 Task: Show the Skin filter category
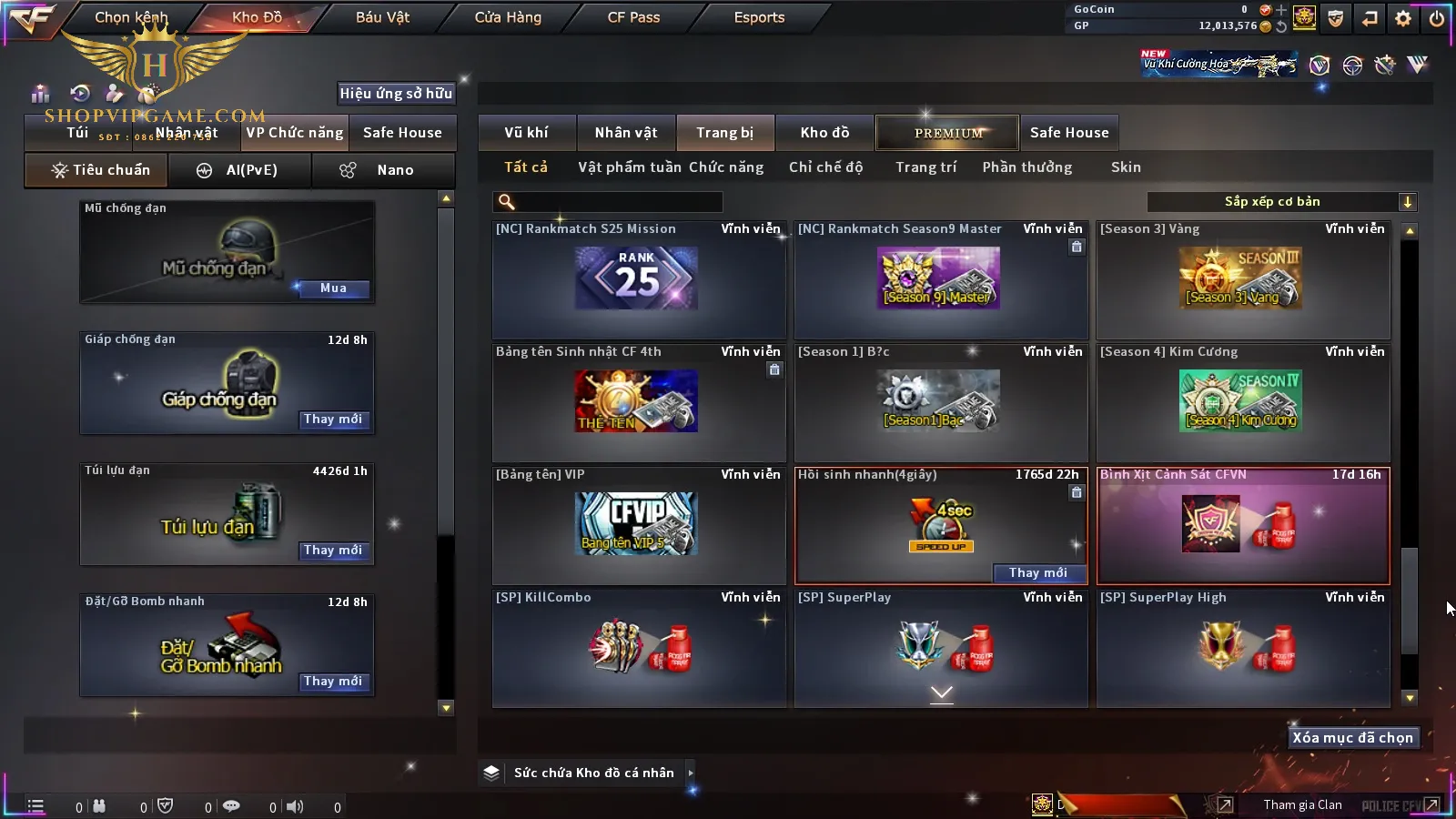tap(1125, 167)
